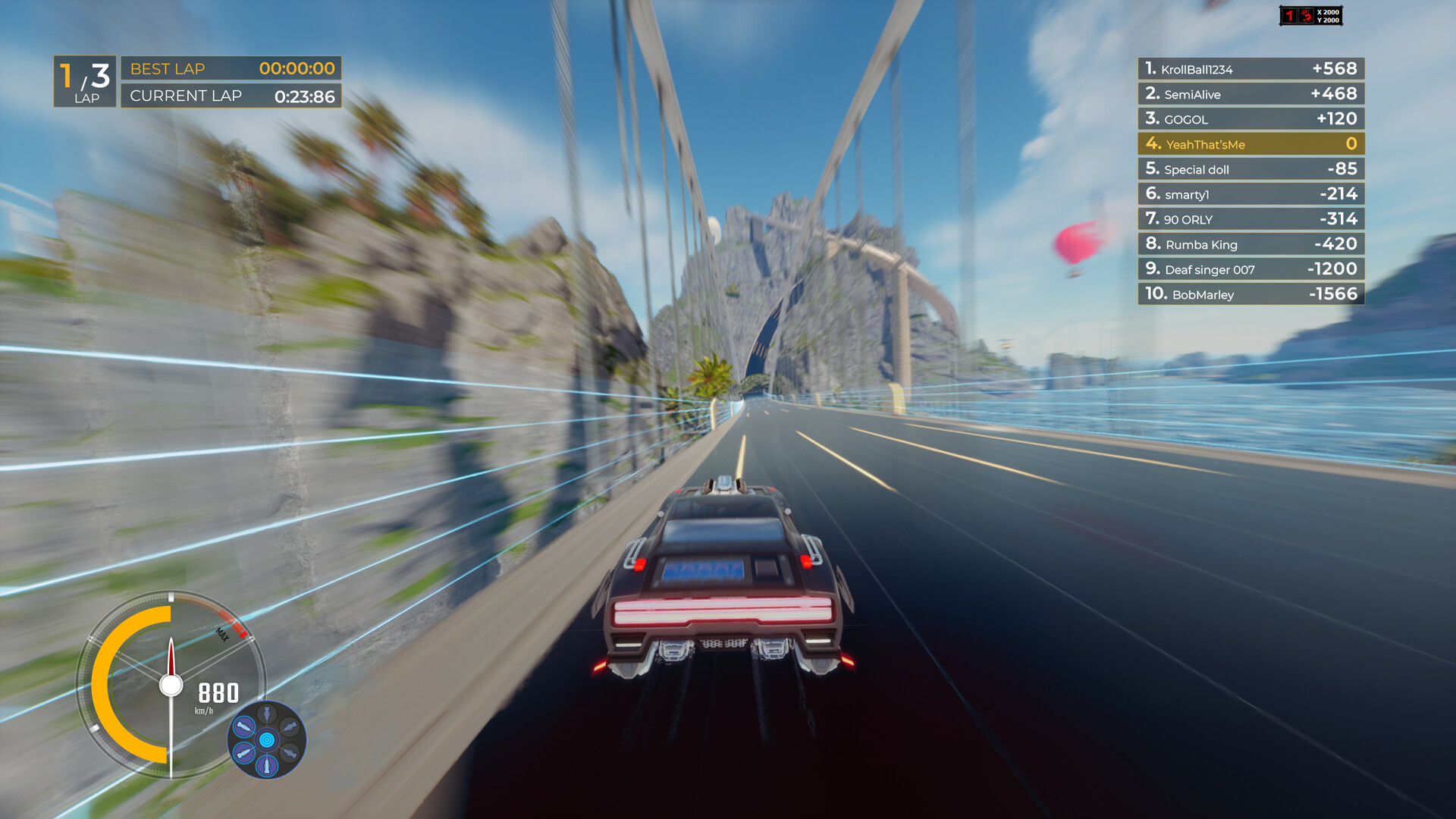This screenshot has width=1456, height=819.
Task: Click the upper-right dimmed bottle icon in the cluster
Action: pyautogui.click(x=290, y=726)
